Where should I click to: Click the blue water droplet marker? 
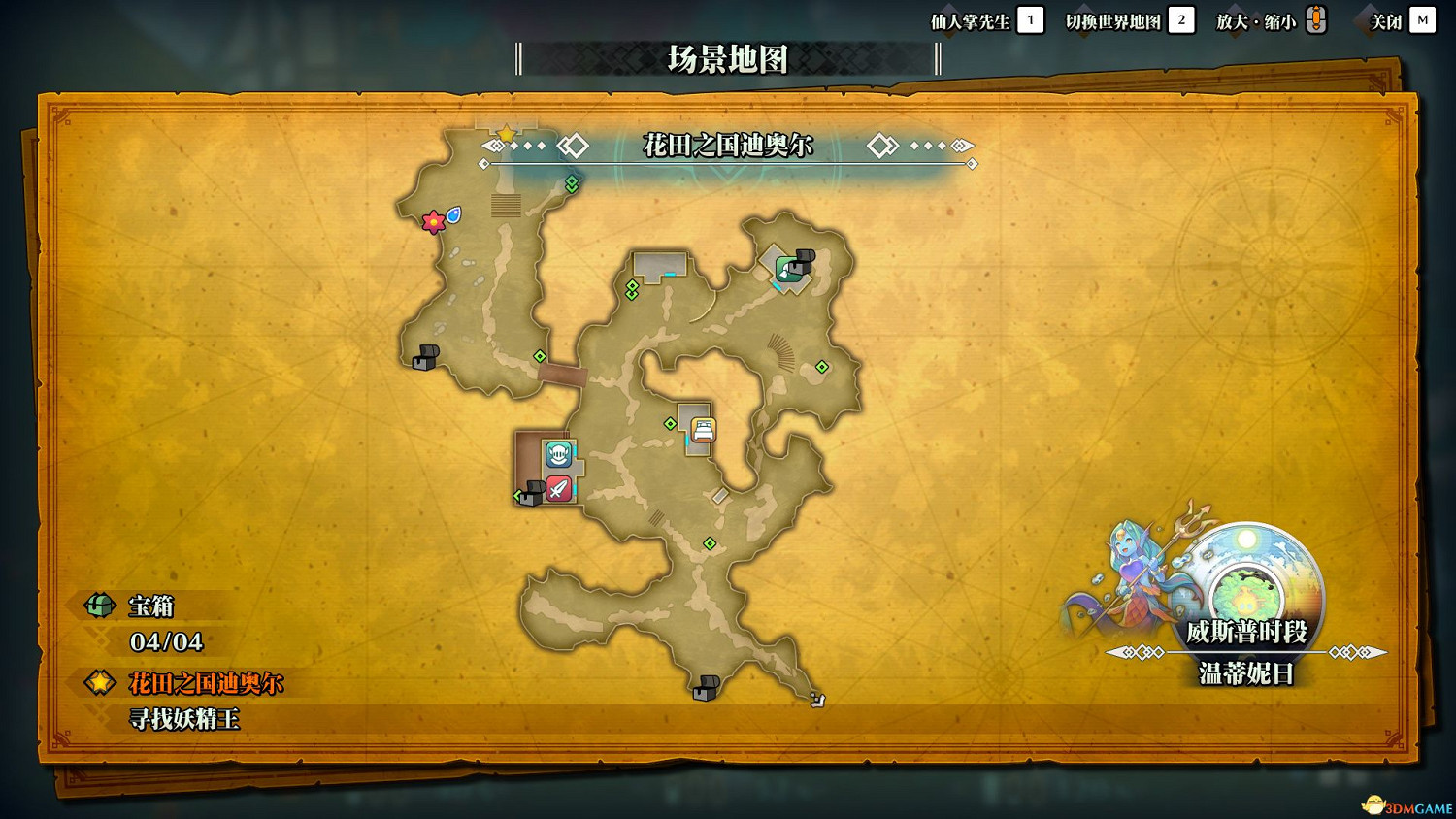pos(452,213)
